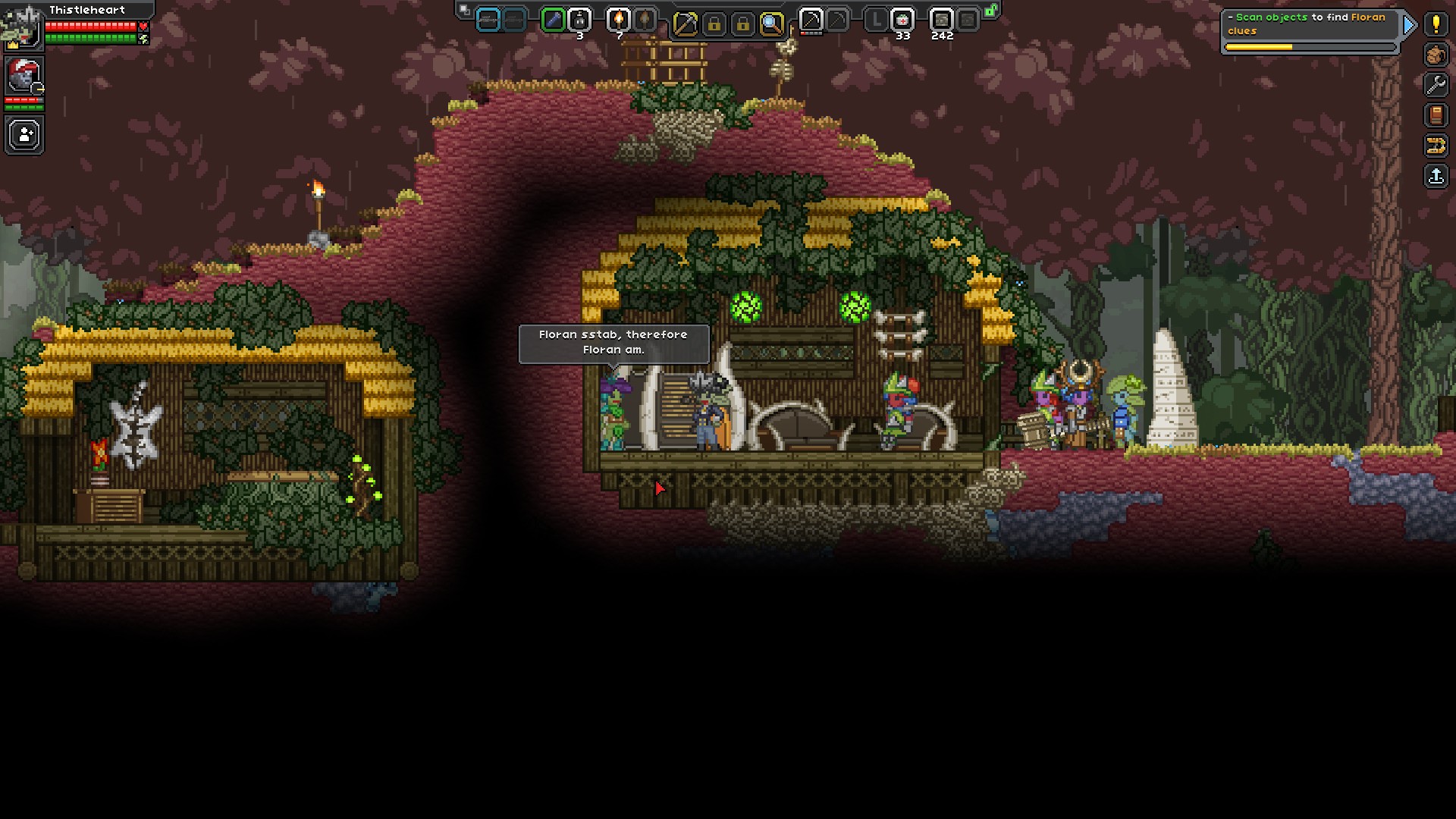
Task: Expand the quest tracker blue arrow
Action: pyautogui.click(x=1409, y=24)
